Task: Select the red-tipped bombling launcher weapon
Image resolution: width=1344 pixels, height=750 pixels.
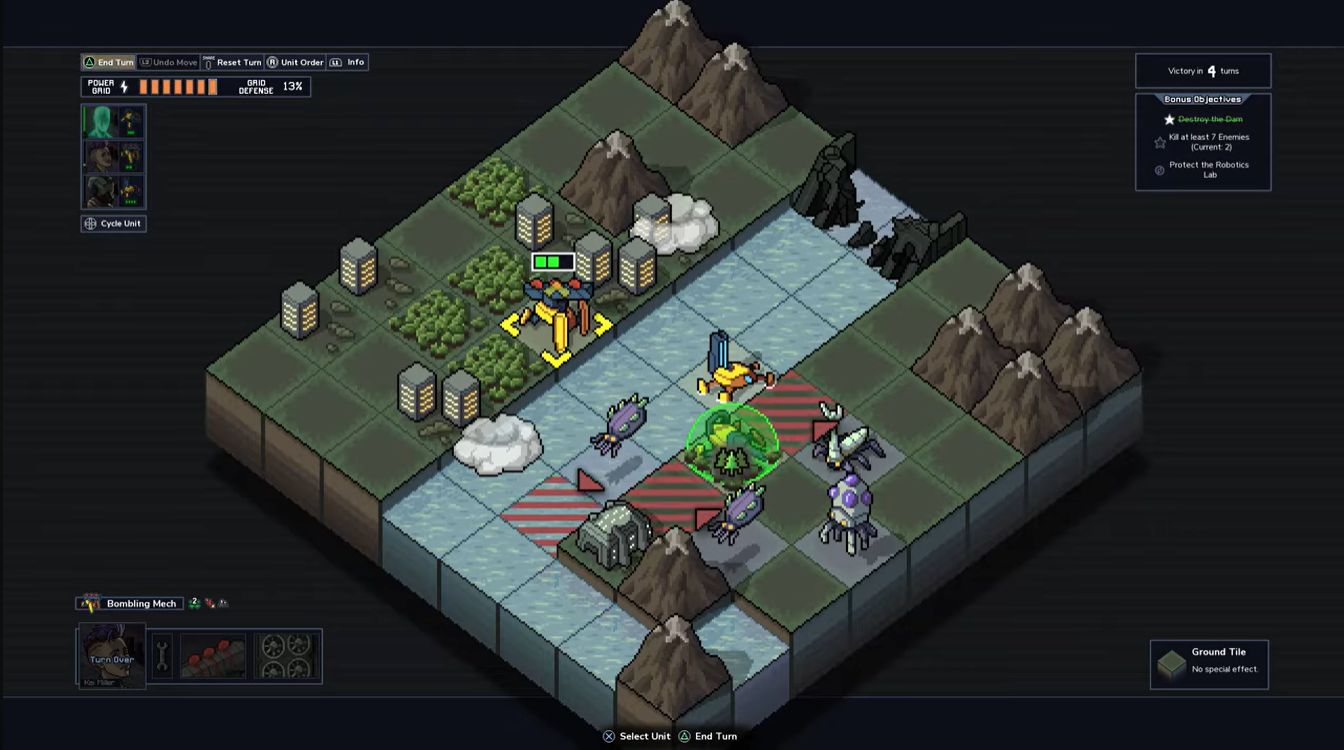Action: tap(213, 655)
